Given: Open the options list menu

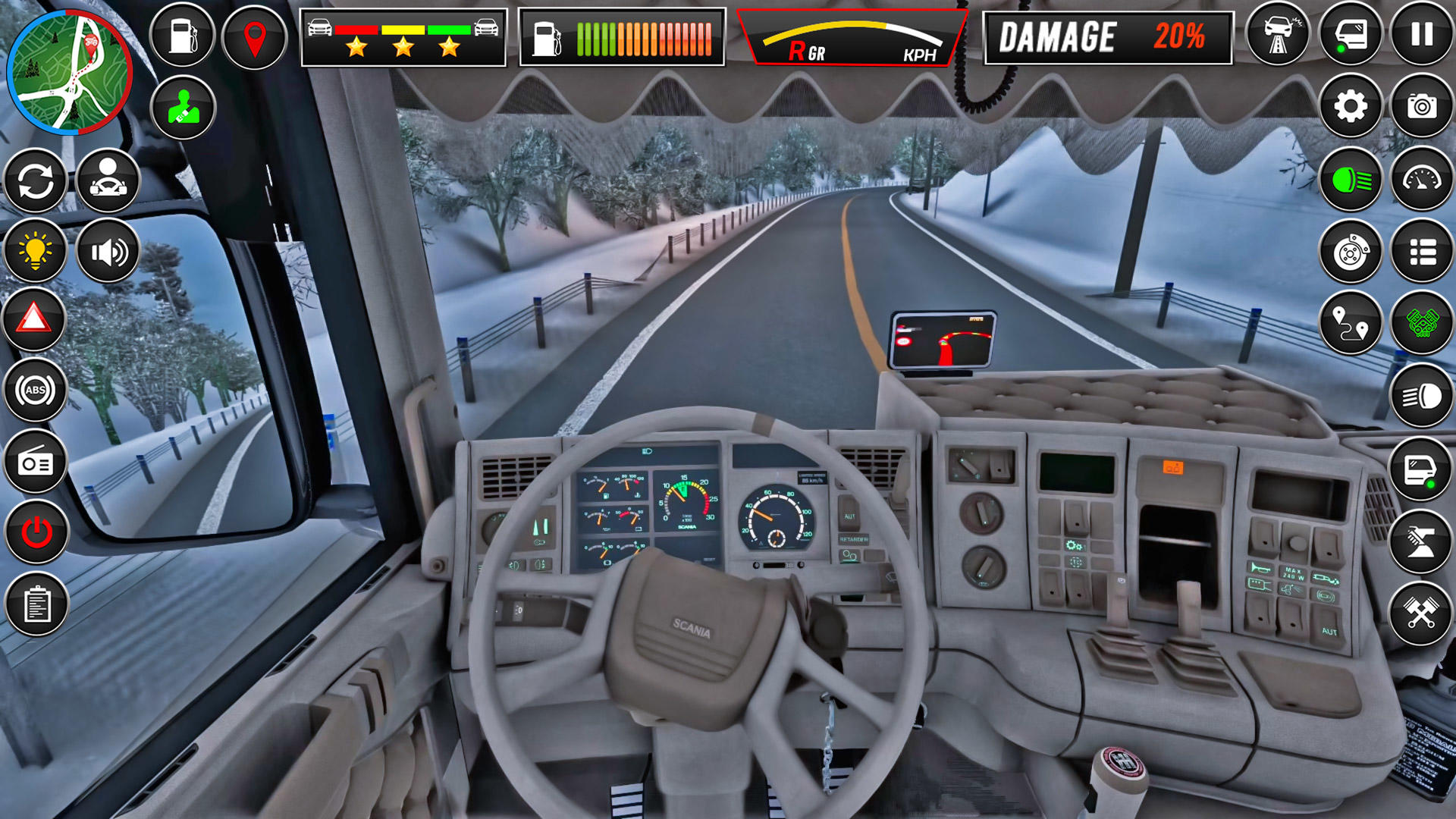Looking at the screenshot, I should pos(1423,253).
